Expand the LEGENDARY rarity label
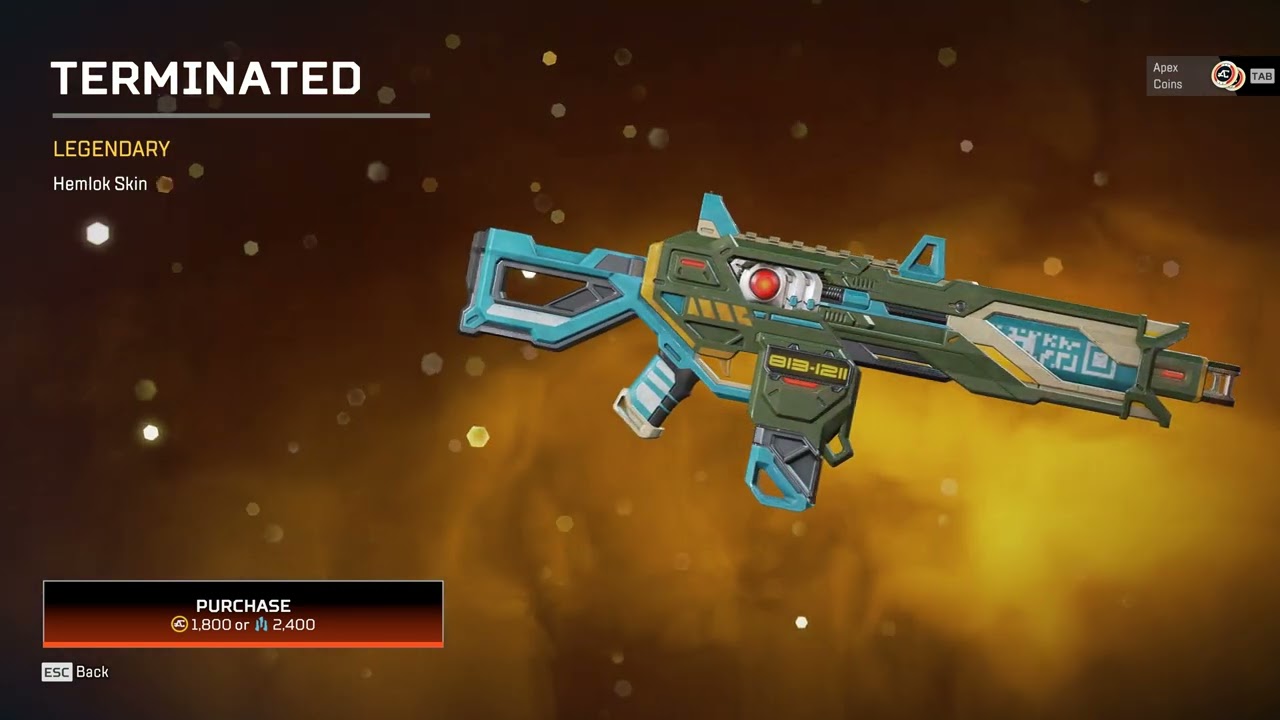Screen dimensions: 1280x720 tap(111, 149)
